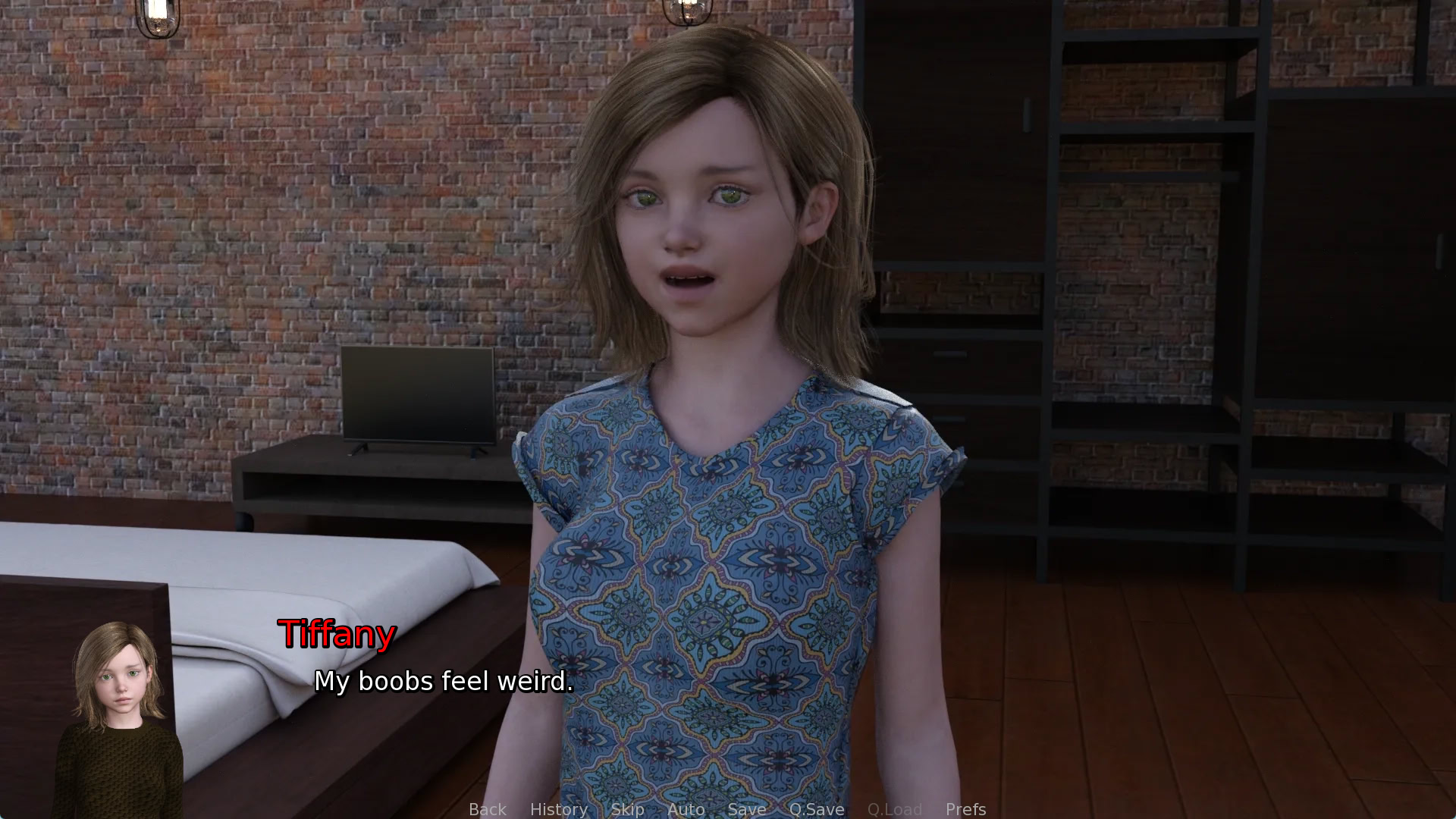Open the Prefs settings menu
1456x819 pixels.
click(965, 809)
